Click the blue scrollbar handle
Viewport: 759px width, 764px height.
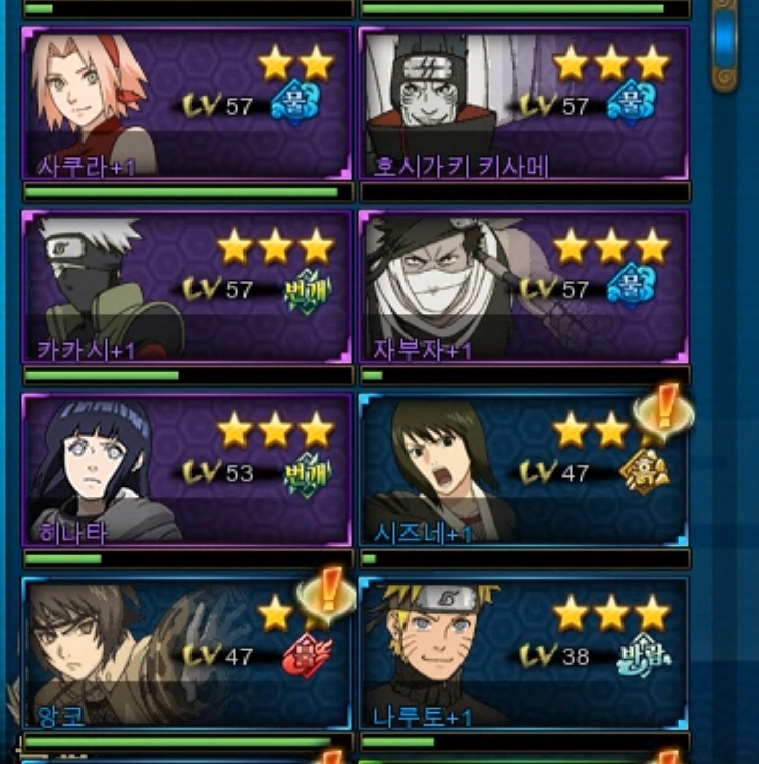(x=726, y=40)
